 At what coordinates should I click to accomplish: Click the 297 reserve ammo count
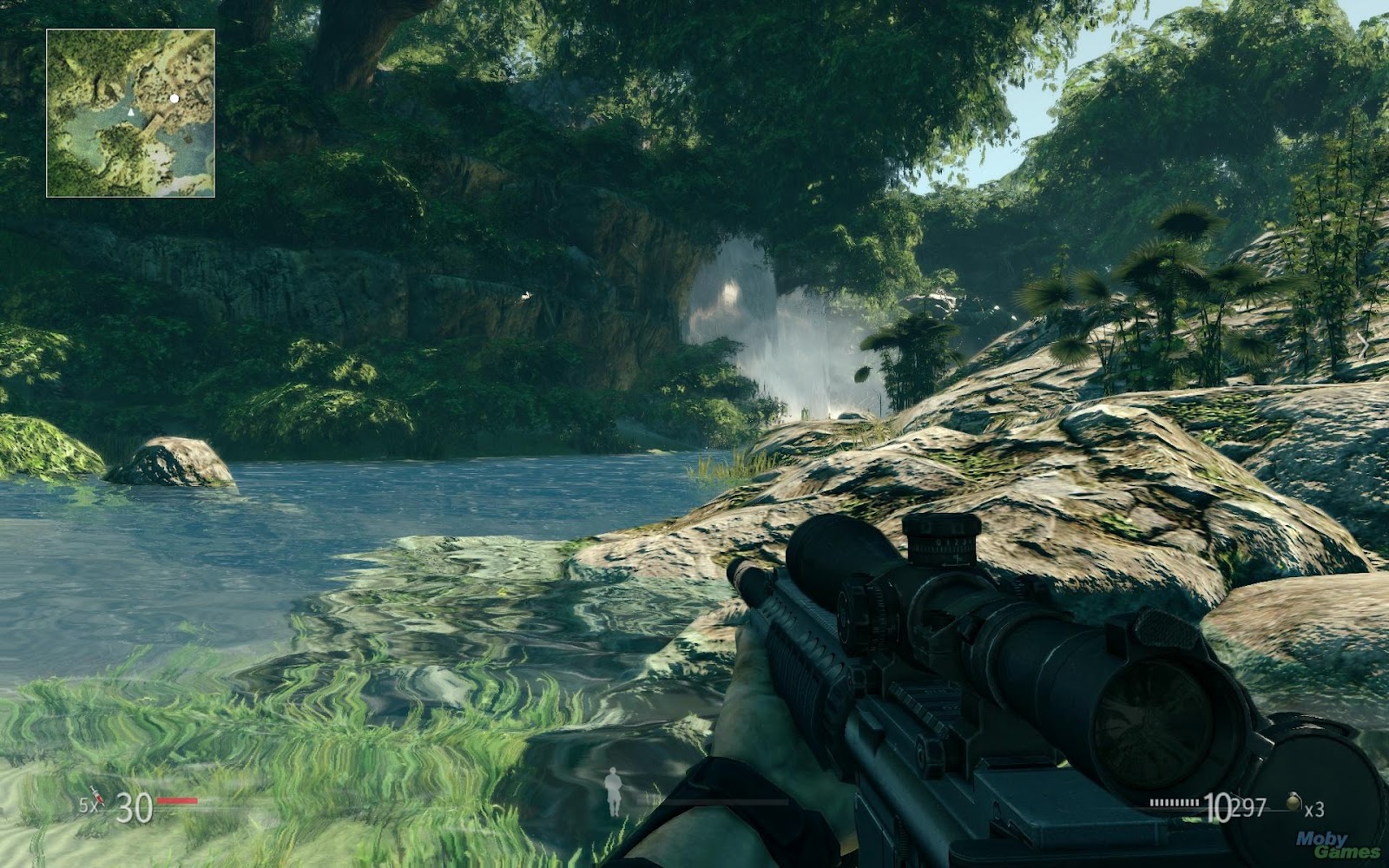pyautogui.click(x=1248, y=807)
